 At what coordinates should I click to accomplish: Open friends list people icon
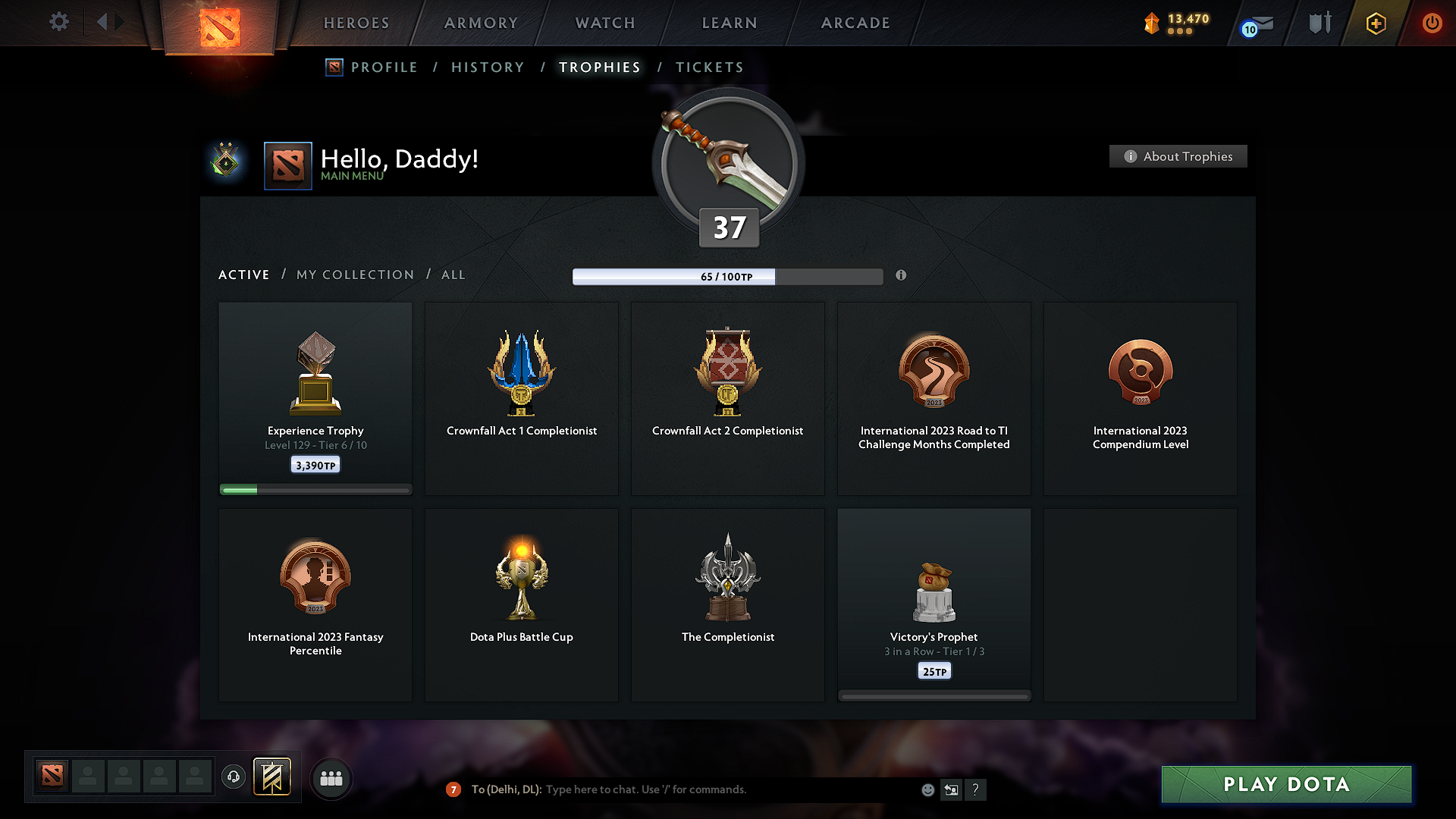pos(331,778)
